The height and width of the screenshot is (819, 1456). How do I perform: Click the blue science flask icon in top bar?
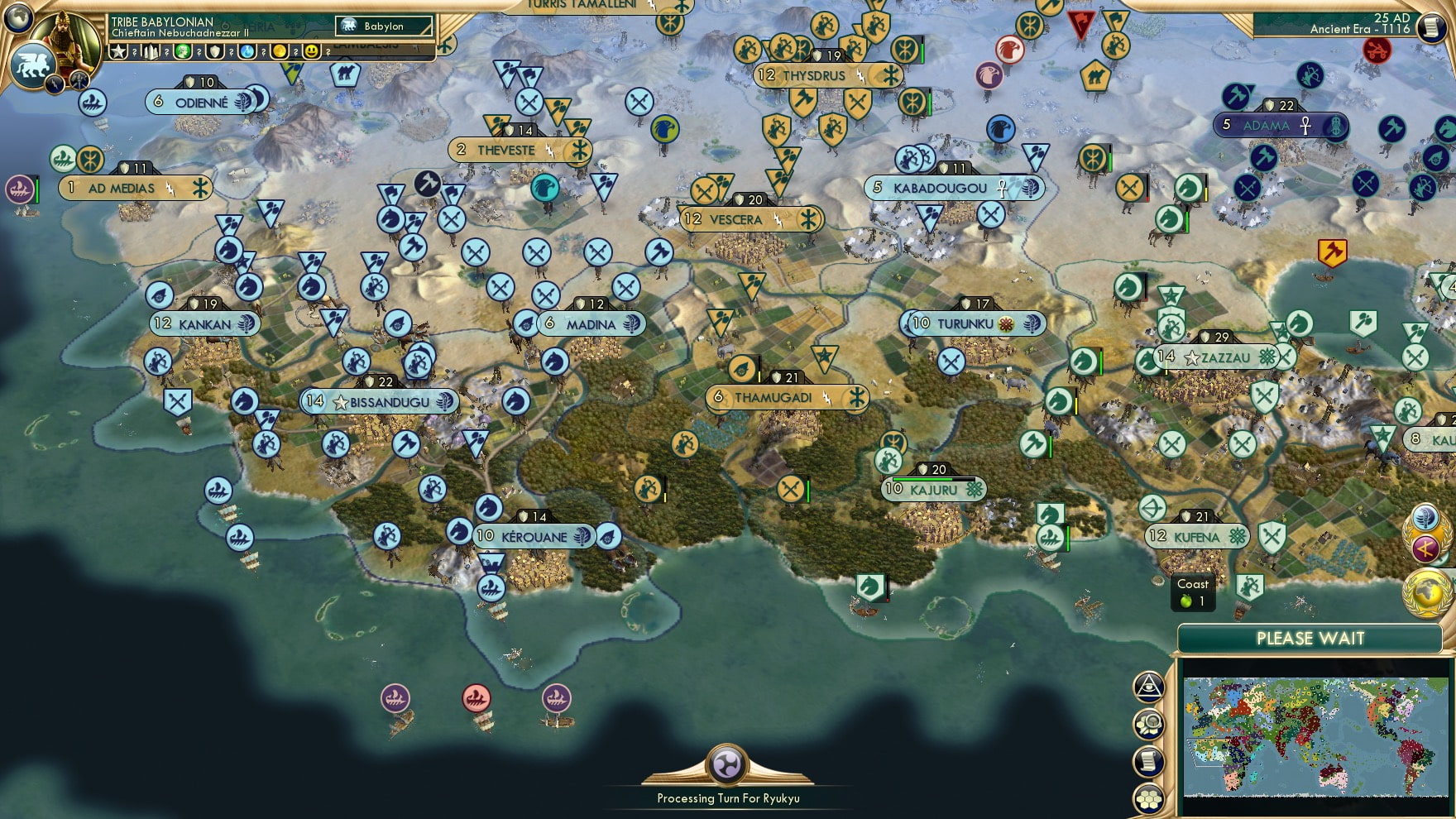point(247,51)
